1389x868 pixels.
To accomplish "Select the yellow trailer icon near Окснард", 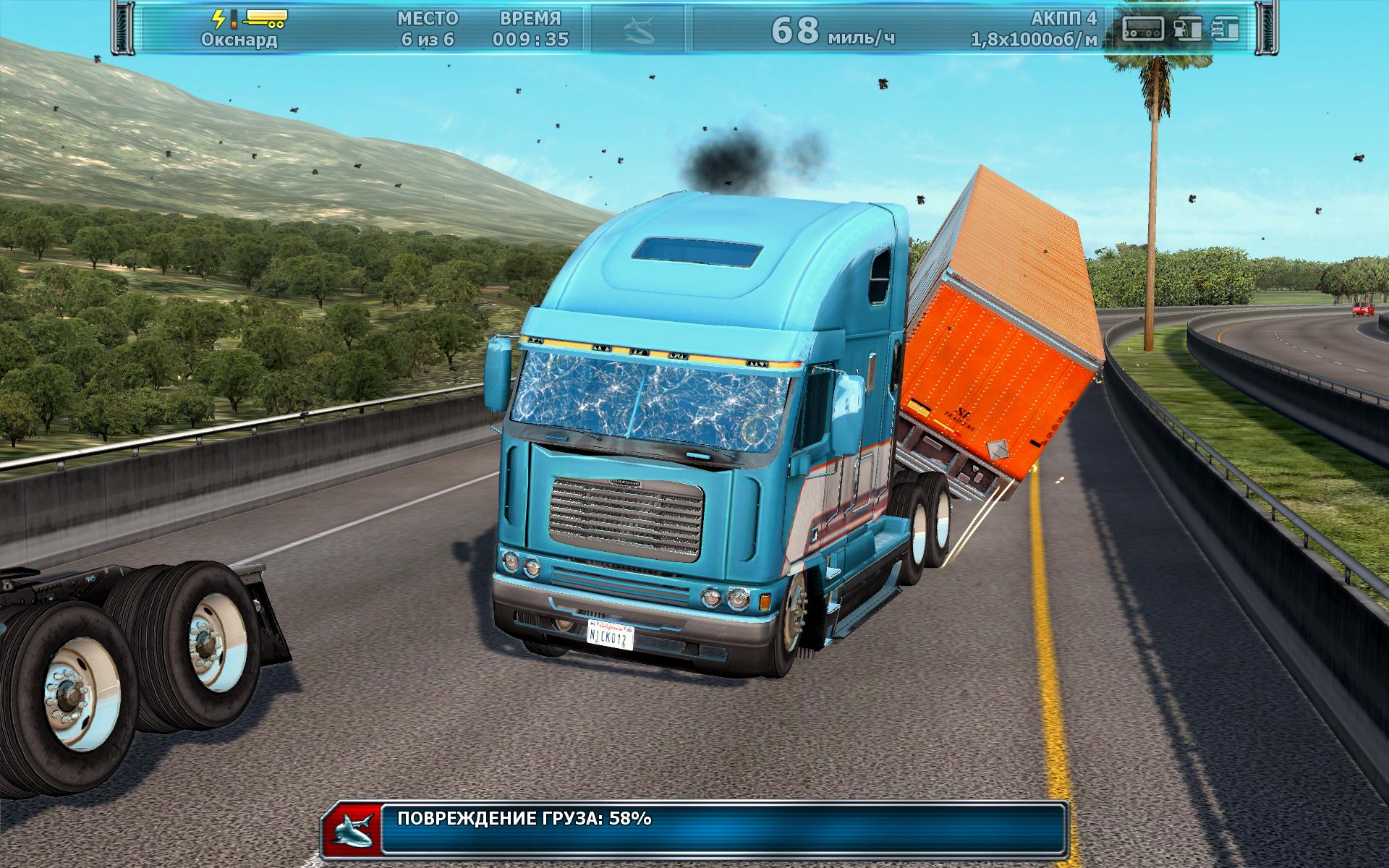I will pos(265,18).
